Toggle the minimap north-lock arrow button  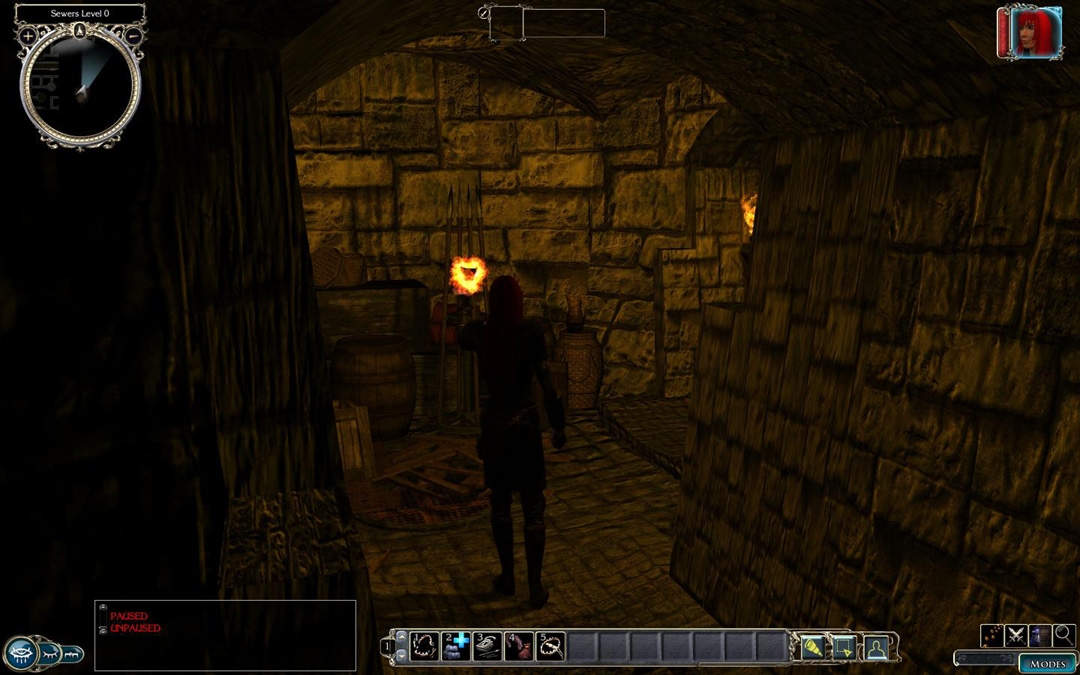[80, 30]
